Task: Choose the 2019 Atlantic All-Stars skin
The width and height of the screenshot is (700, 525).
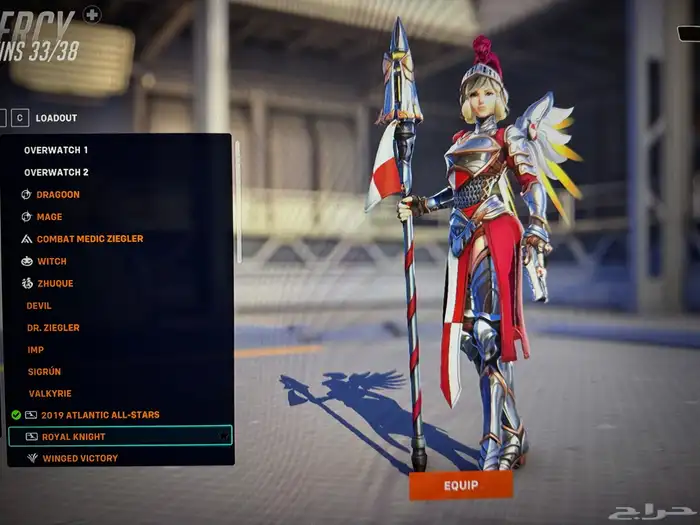Action: 100,415
